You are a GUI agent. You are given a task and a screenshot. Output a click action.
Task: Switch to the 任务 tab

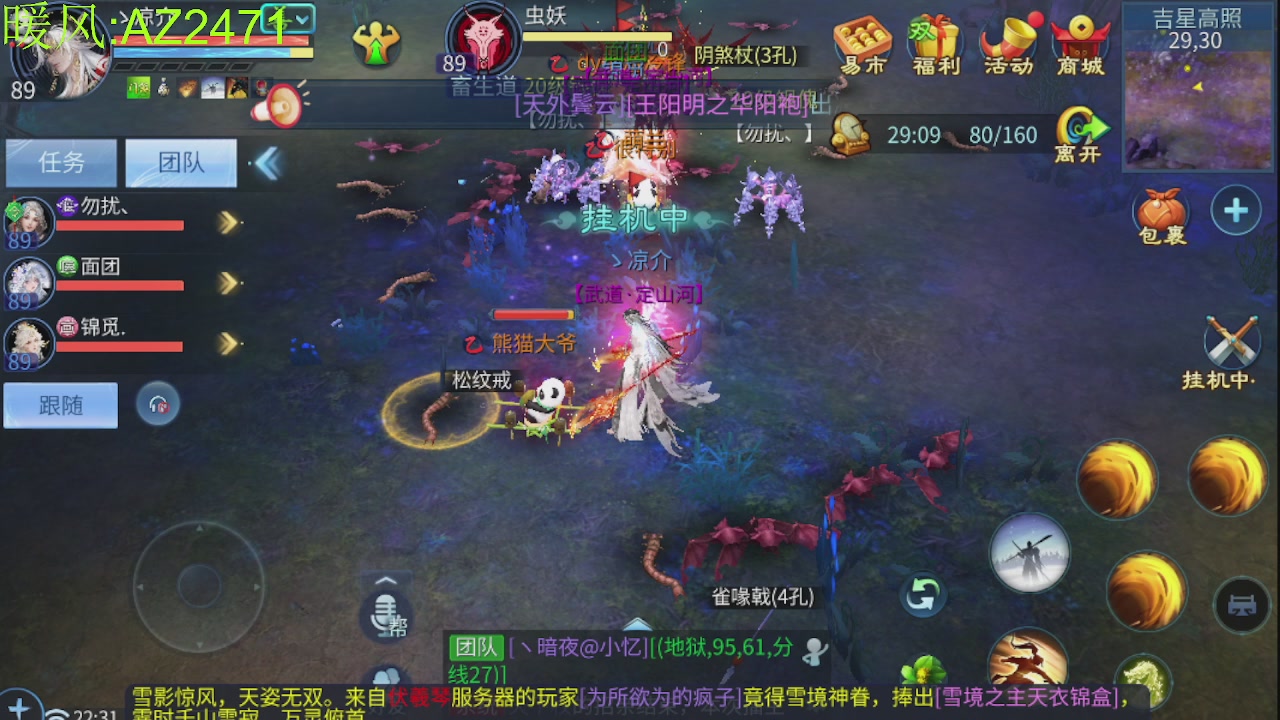pos(60,163)
